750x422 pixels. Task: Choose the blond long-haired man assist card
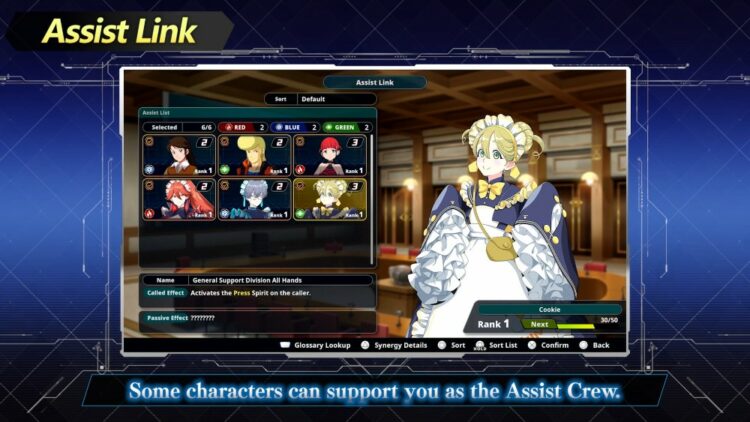click(255, 156)
